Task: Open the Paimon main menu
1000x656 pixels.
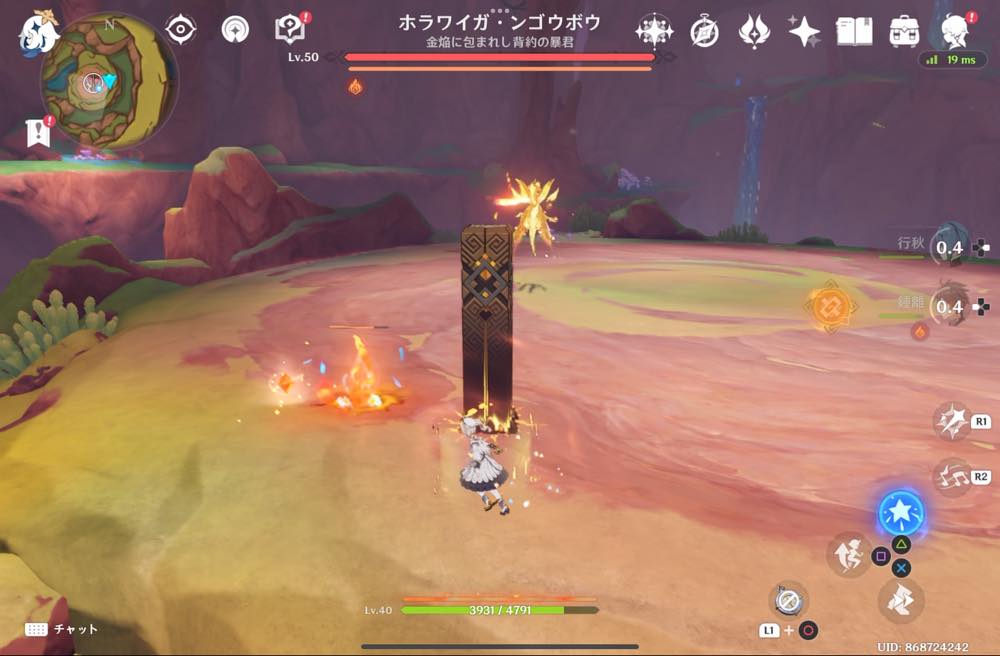Action: tap(39, 32)
